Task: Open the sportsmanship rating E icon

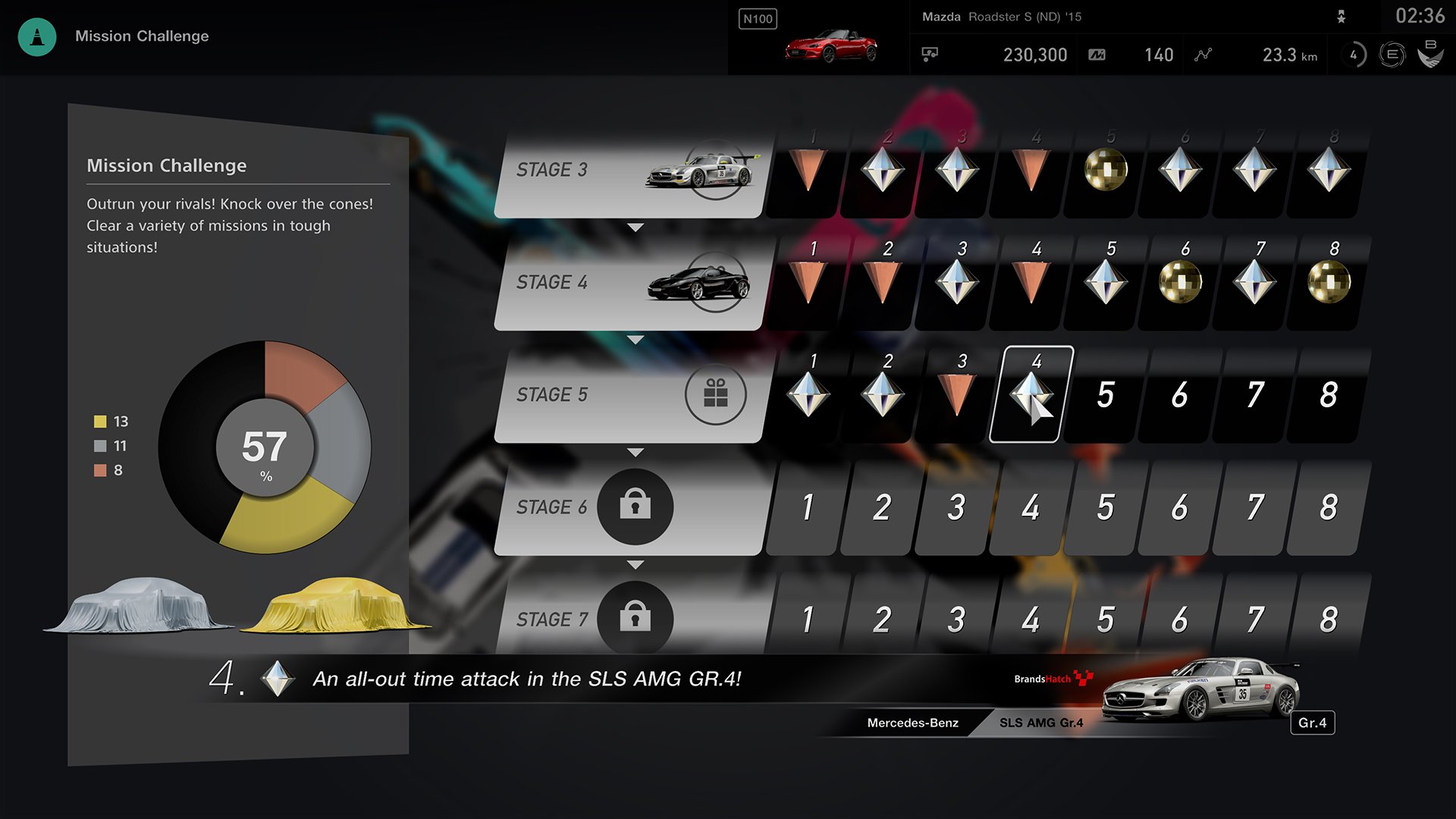Action: coord(1392,55)
